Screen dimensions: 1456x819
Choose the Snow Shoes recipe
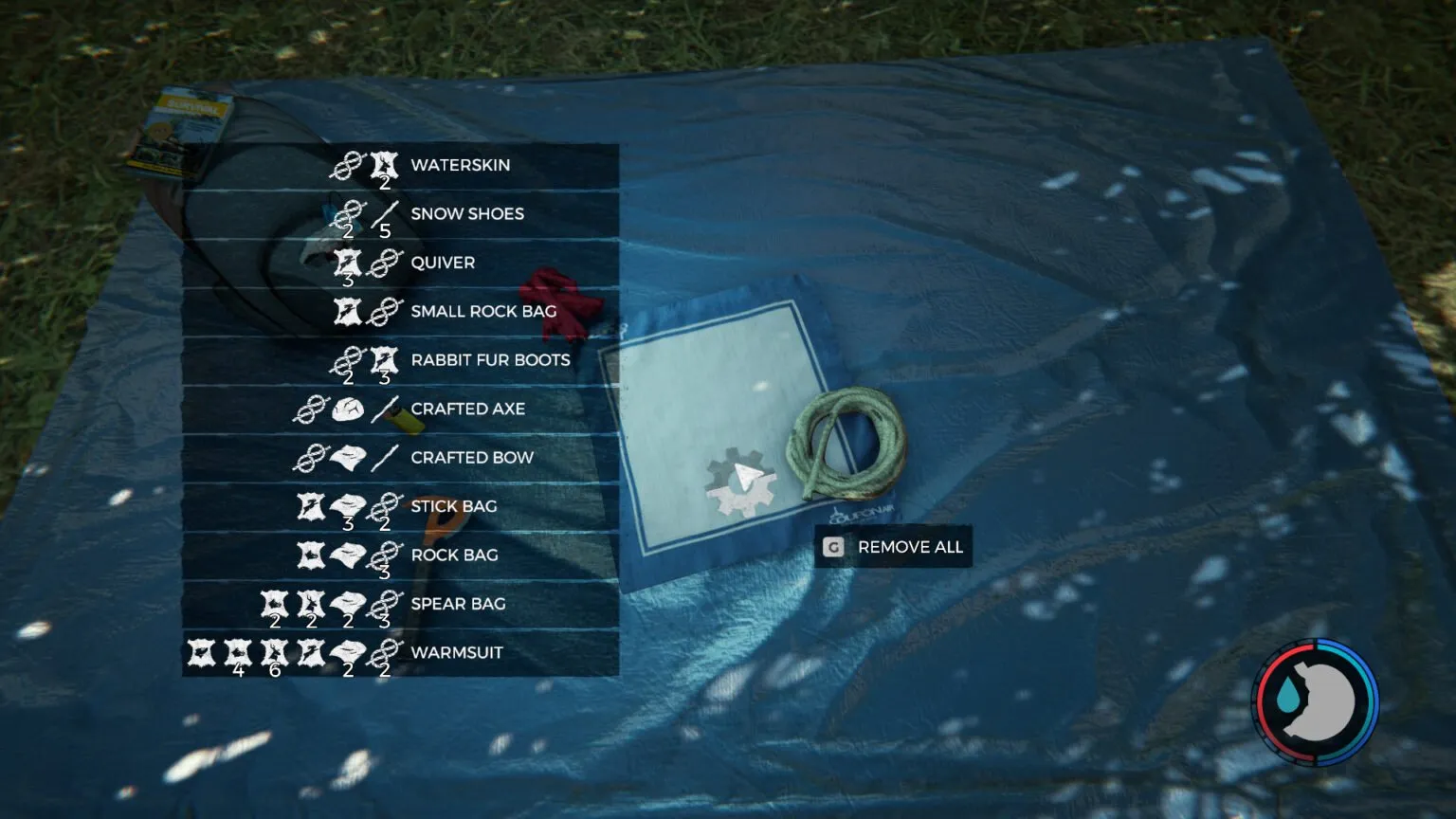(x=466, y=214)
